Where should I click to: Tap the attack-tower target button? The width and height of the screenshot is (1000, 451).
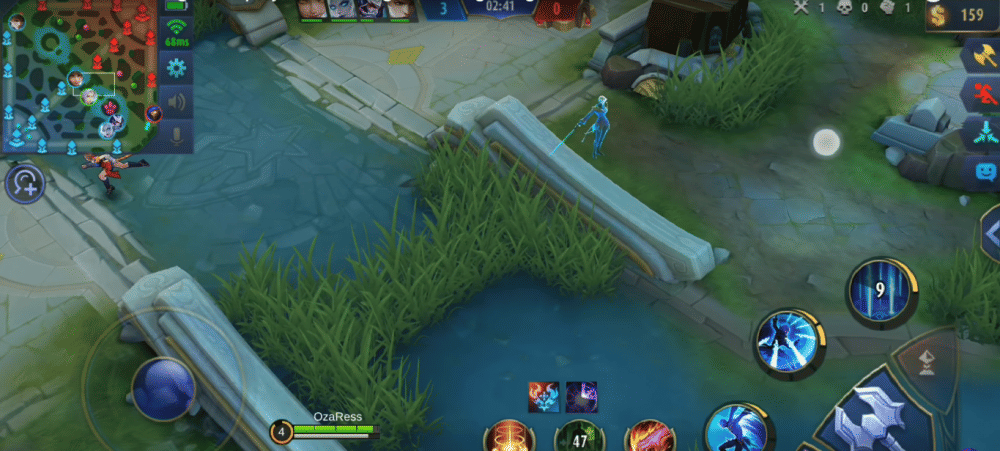tap(927, 362)
